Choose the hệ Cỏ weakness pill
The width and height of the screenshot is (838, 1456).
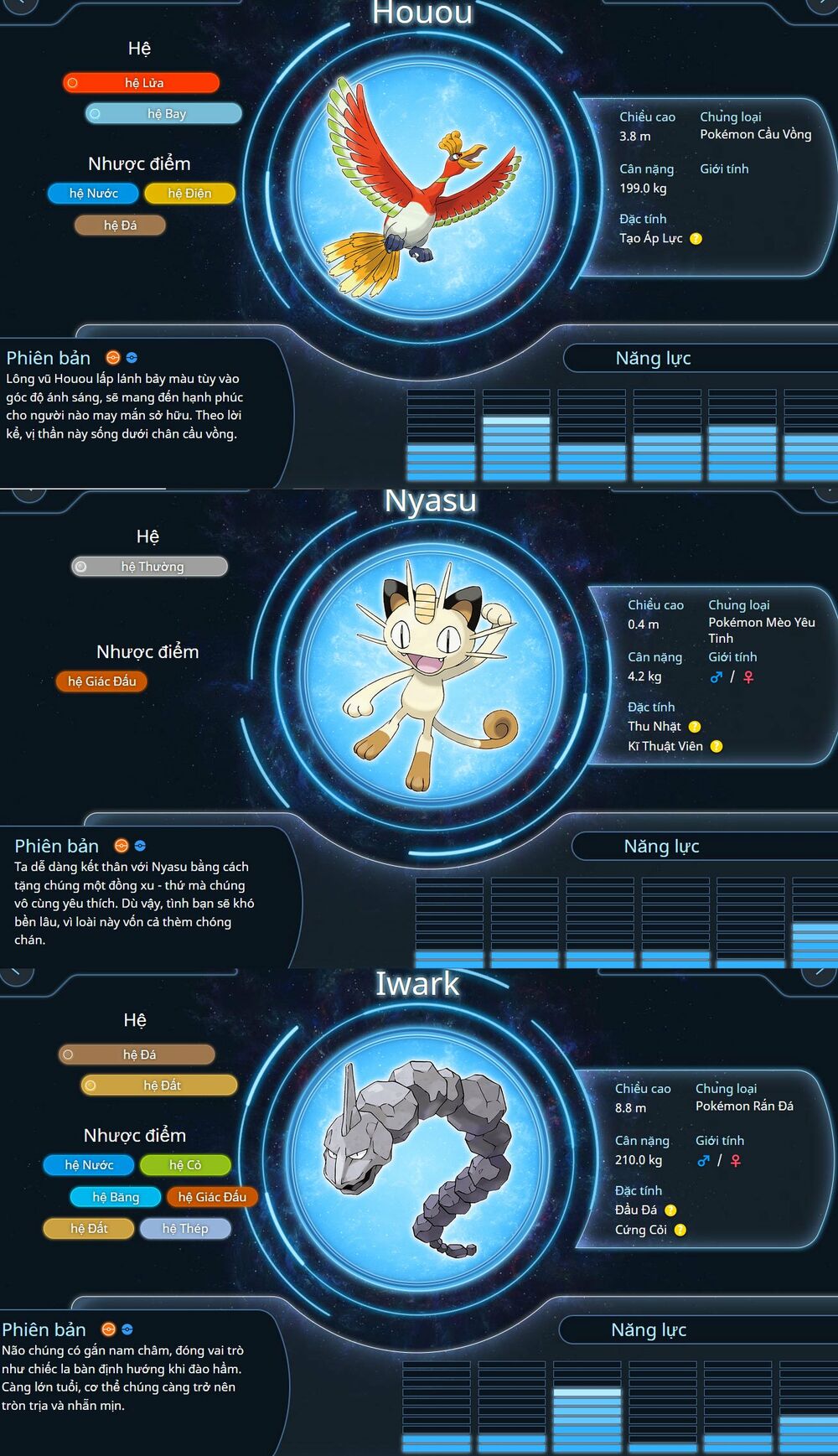(x=185, y=1165)
